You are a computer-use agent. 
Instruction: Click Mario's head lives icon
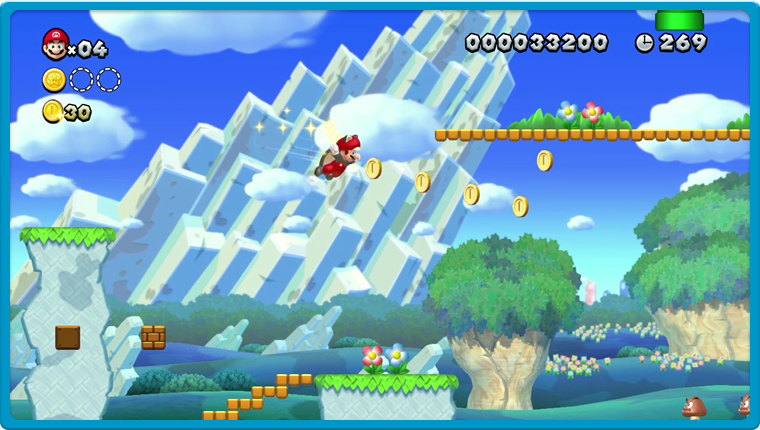coord(55,44)
